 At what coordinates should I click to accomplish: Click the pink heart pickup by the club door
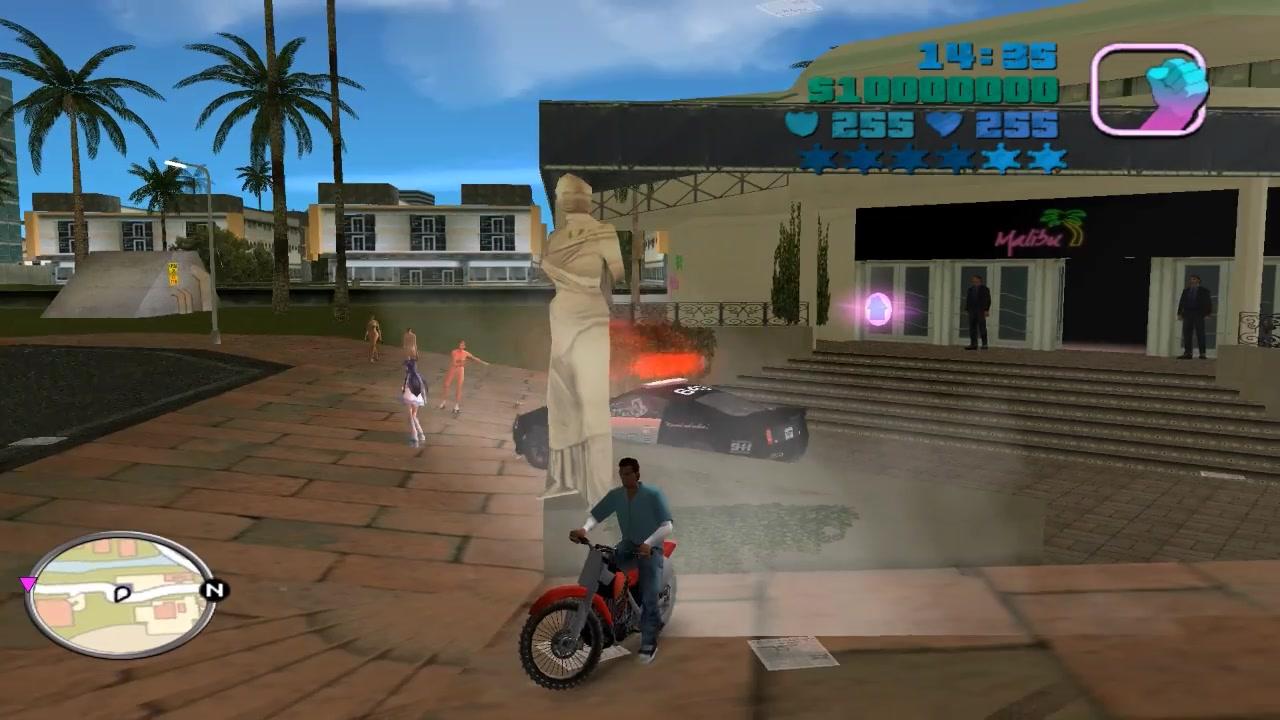click(x=878, y=308)
